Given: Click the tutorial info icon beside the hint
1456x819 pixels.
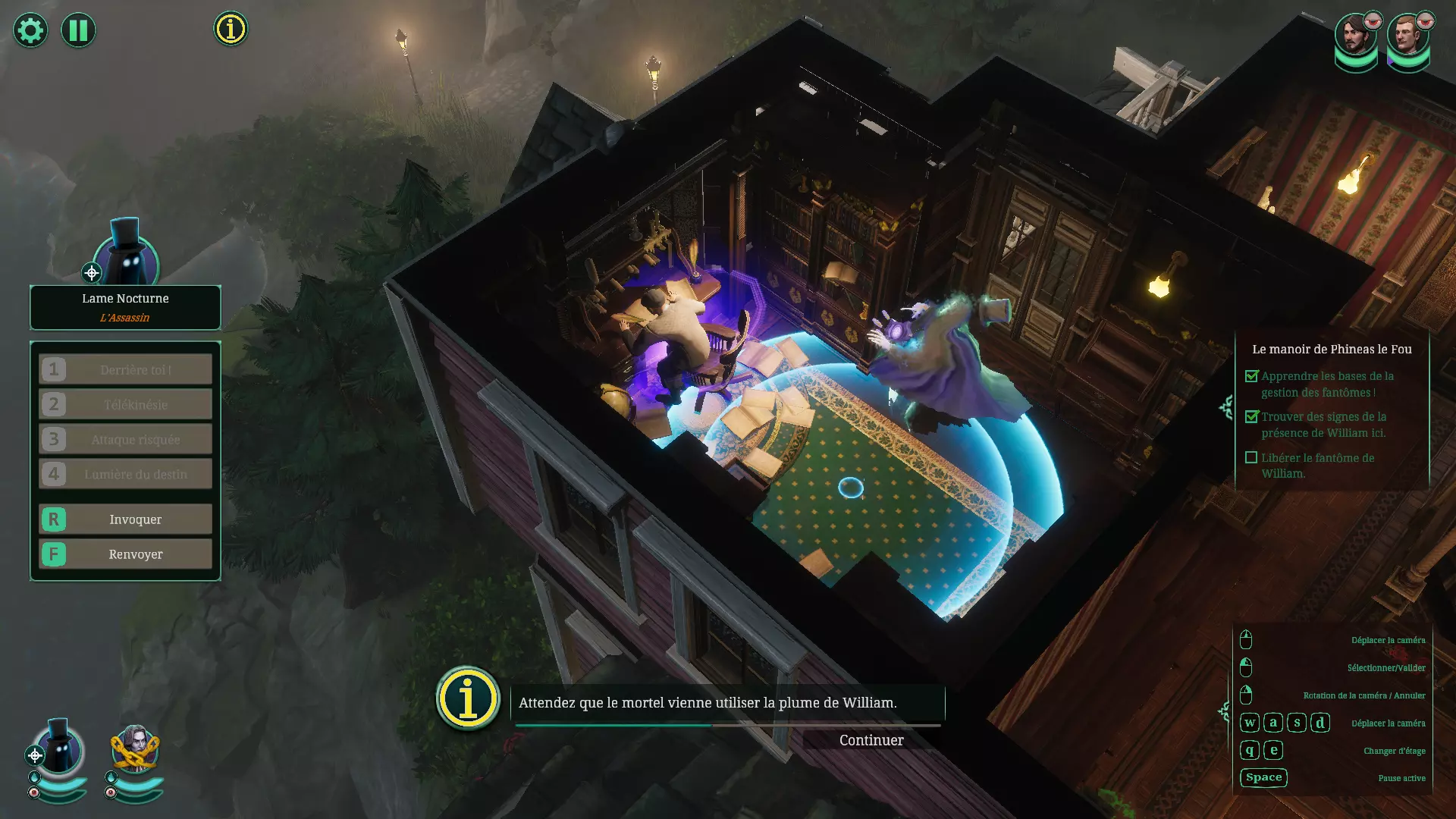Looking at the screenshot, I should pos(468,698).
